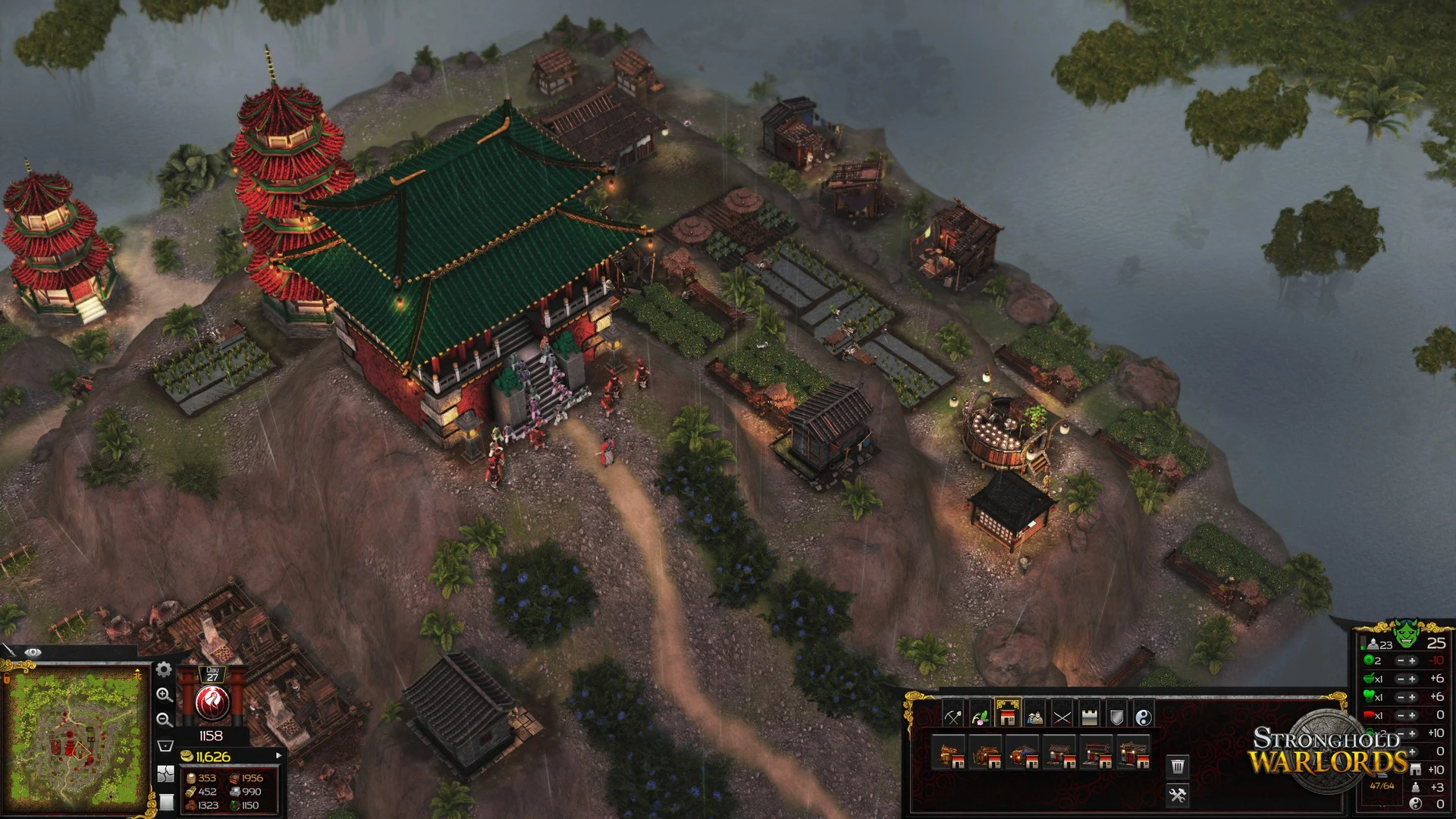
Task: Open settings with the gear icon
Action: coord(164,670)
